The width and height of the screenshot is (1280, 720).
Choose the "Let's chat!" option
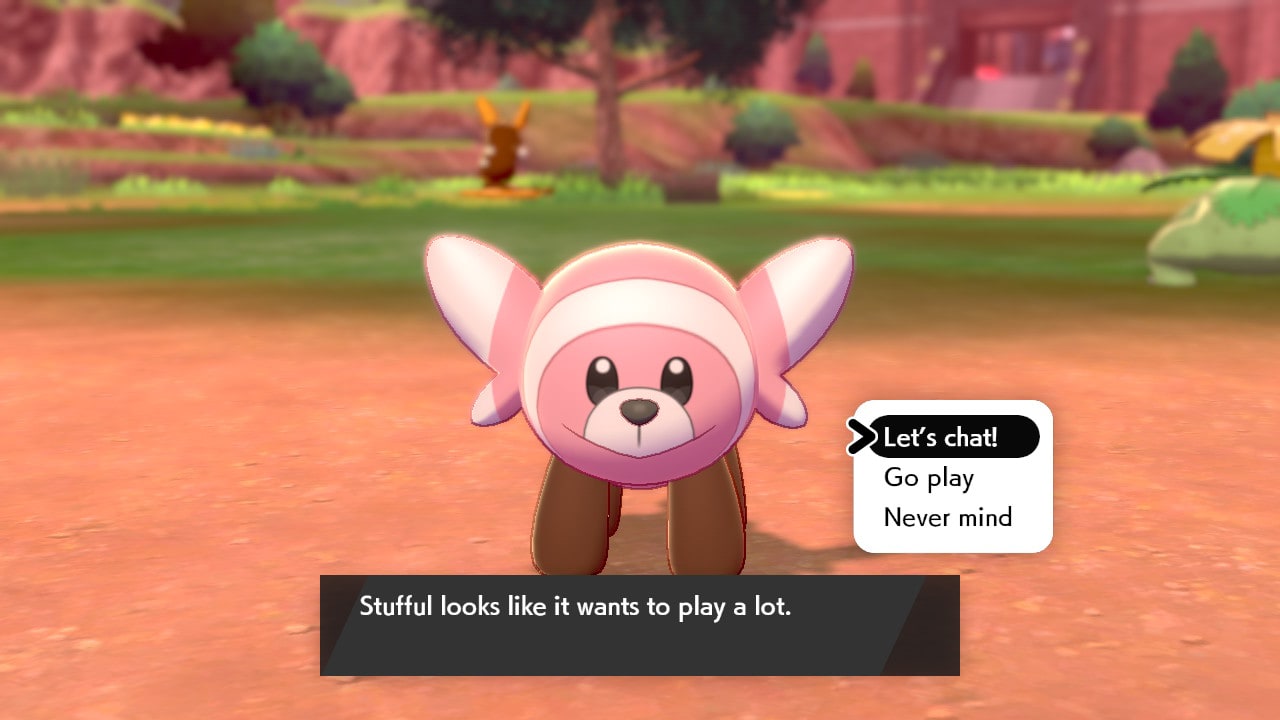[941, 437]
